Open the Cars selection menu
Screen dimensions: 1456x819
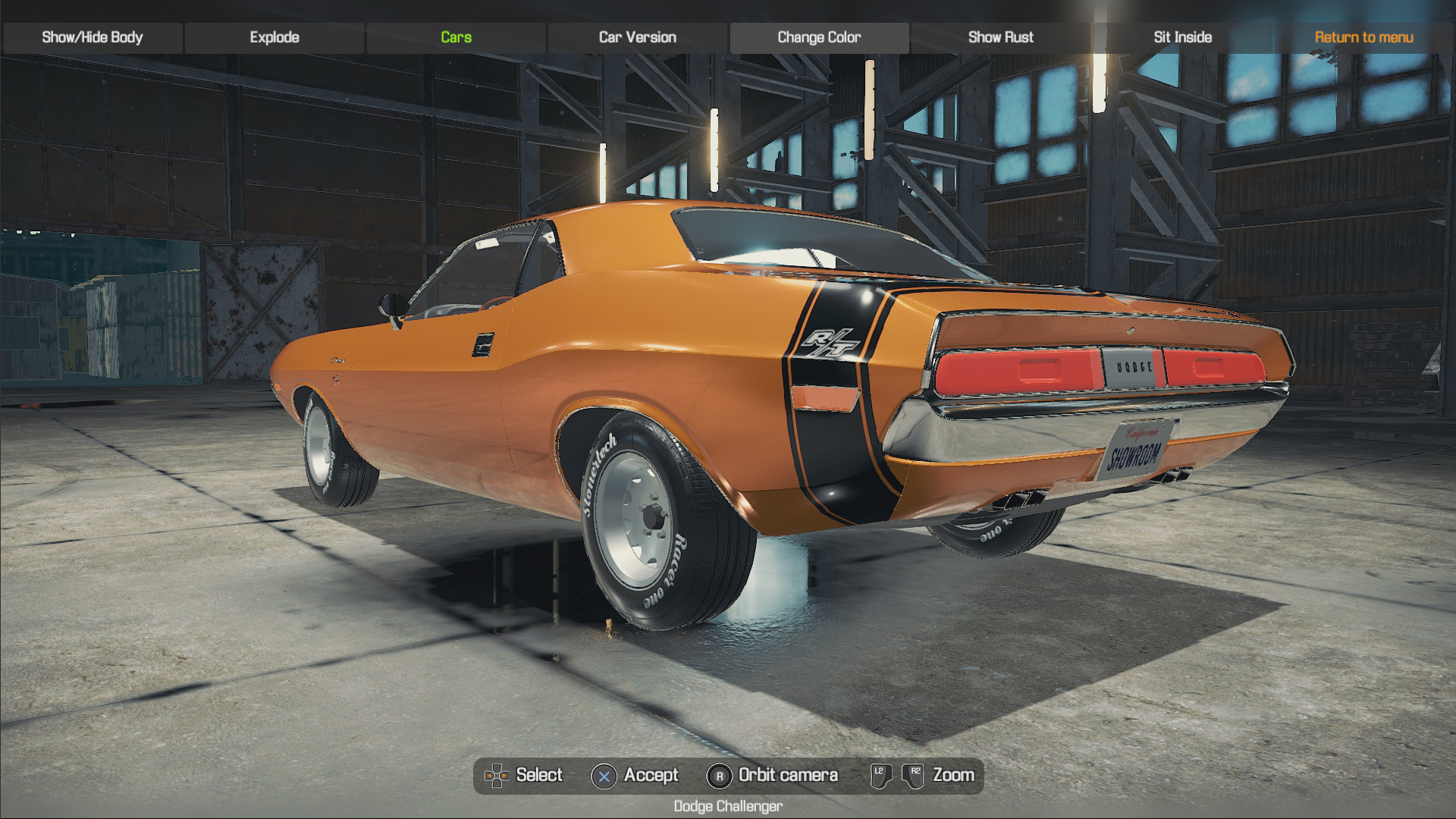[456, 37]
